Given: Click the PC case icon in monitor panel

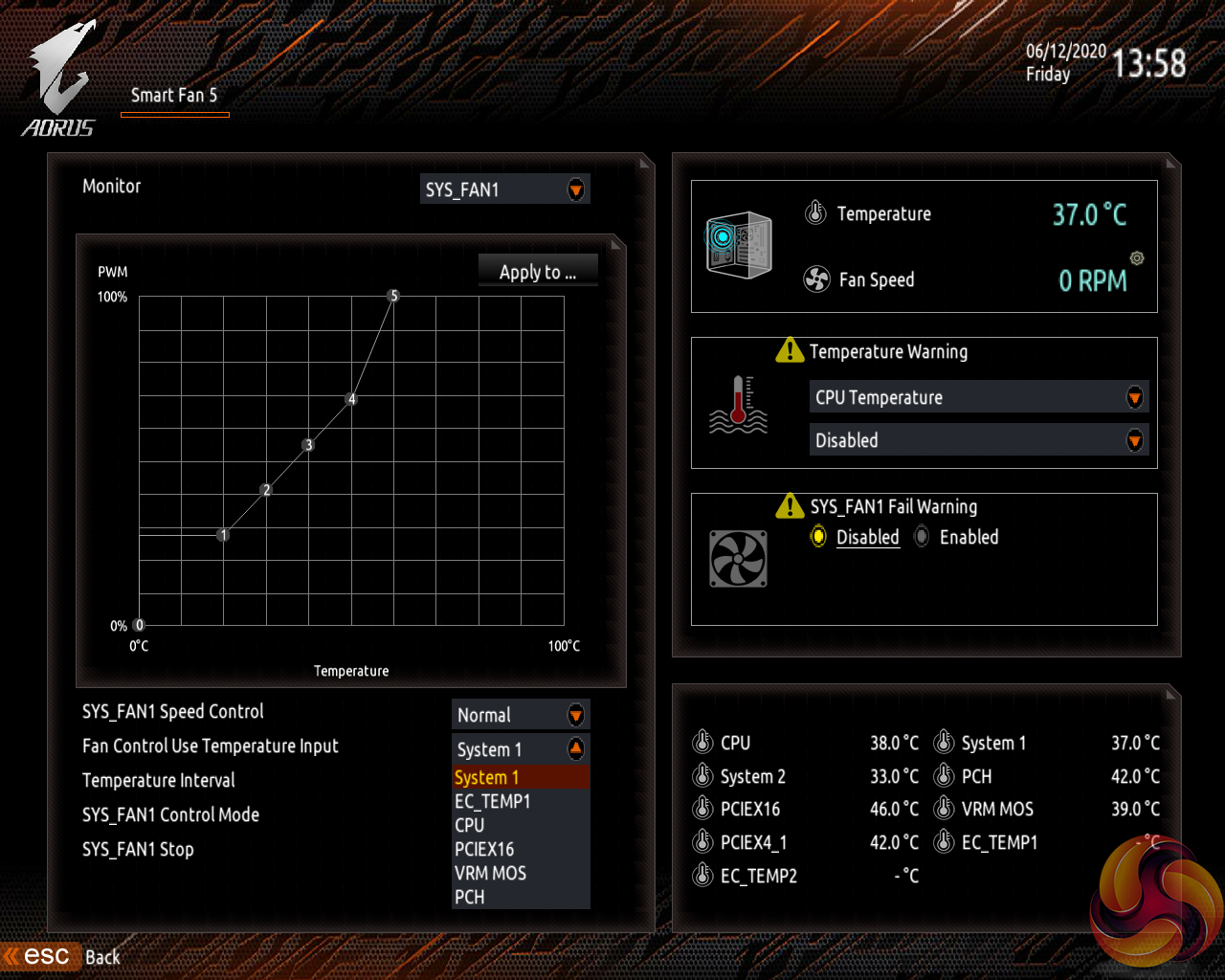Looking at the screenshot, I should (x=737, y=245).
